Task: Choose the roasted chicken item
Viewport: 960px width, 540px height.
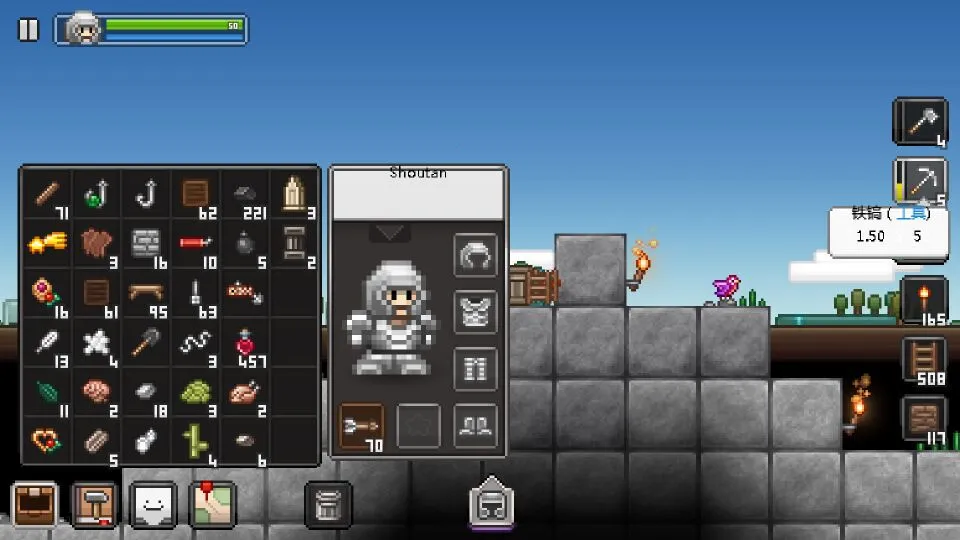Action: (x=245, y=392)
